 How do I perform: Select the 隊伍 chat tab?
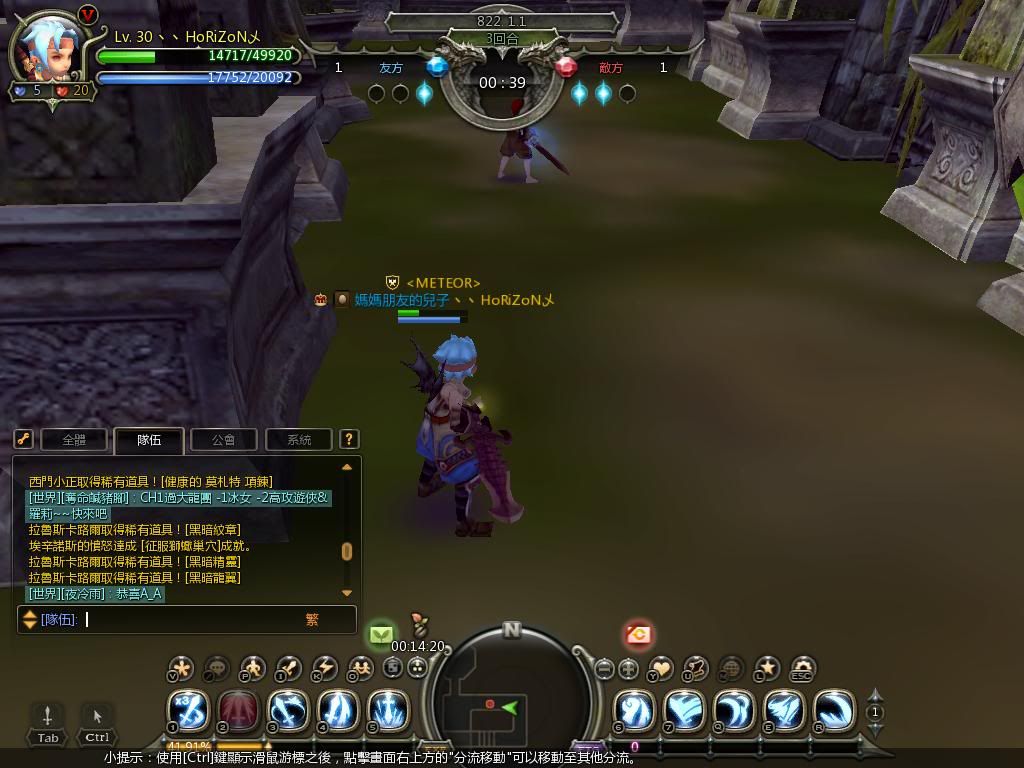[x=149, y=439]
